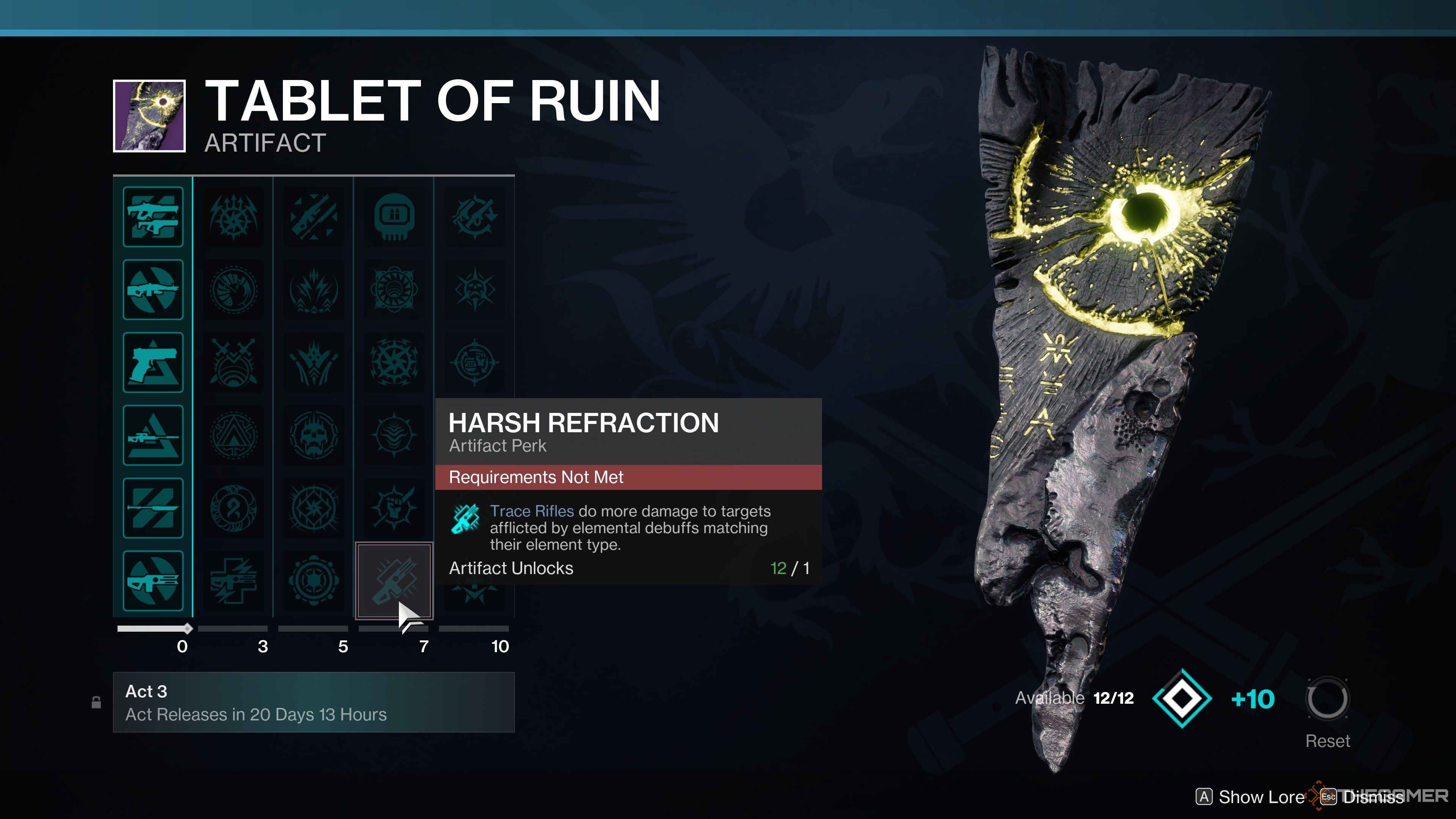Select the skull inside star perk
Viewport: 1456px width, 819px height.
[474, 290]
